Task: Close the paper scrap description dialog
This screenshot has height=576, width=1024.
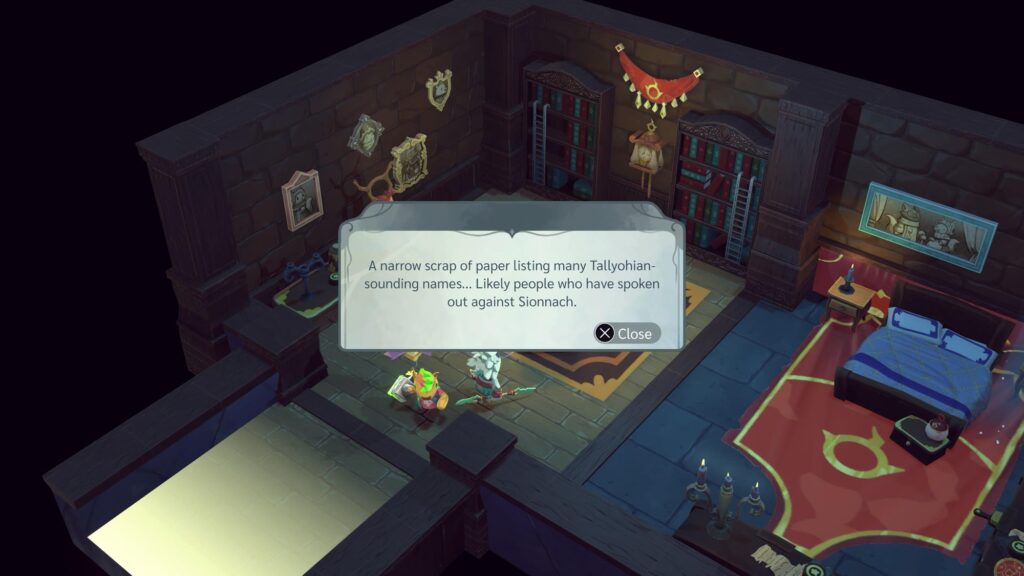Action: 626,333
